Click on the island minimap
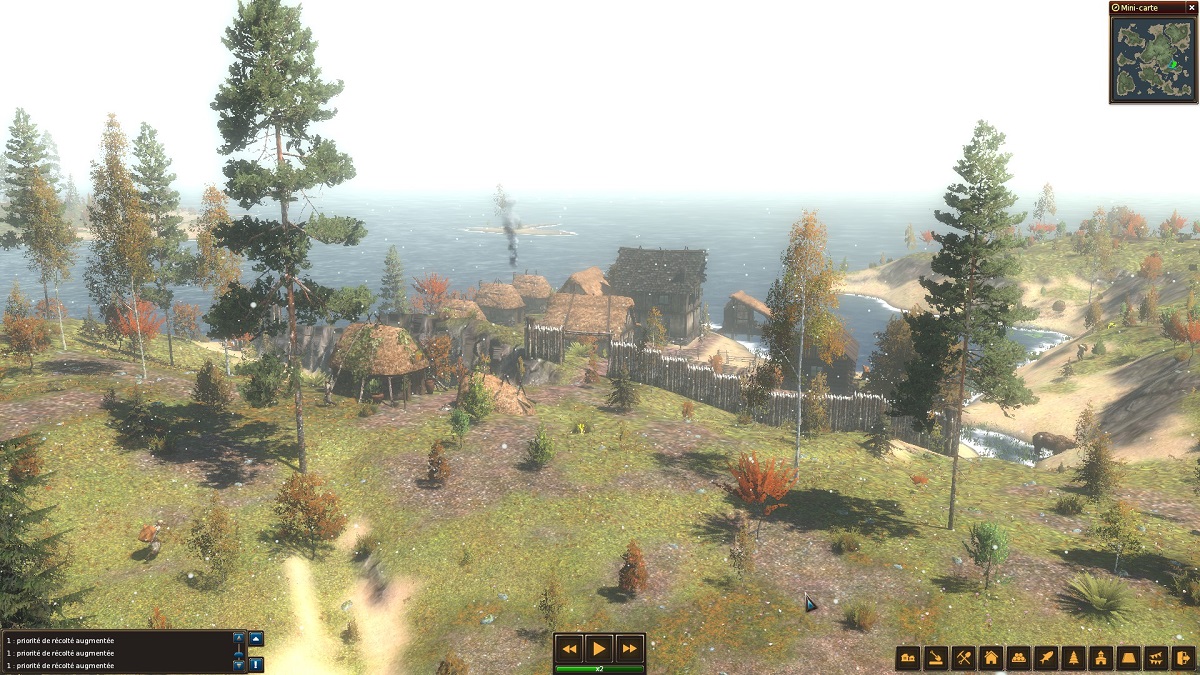 1153,58
